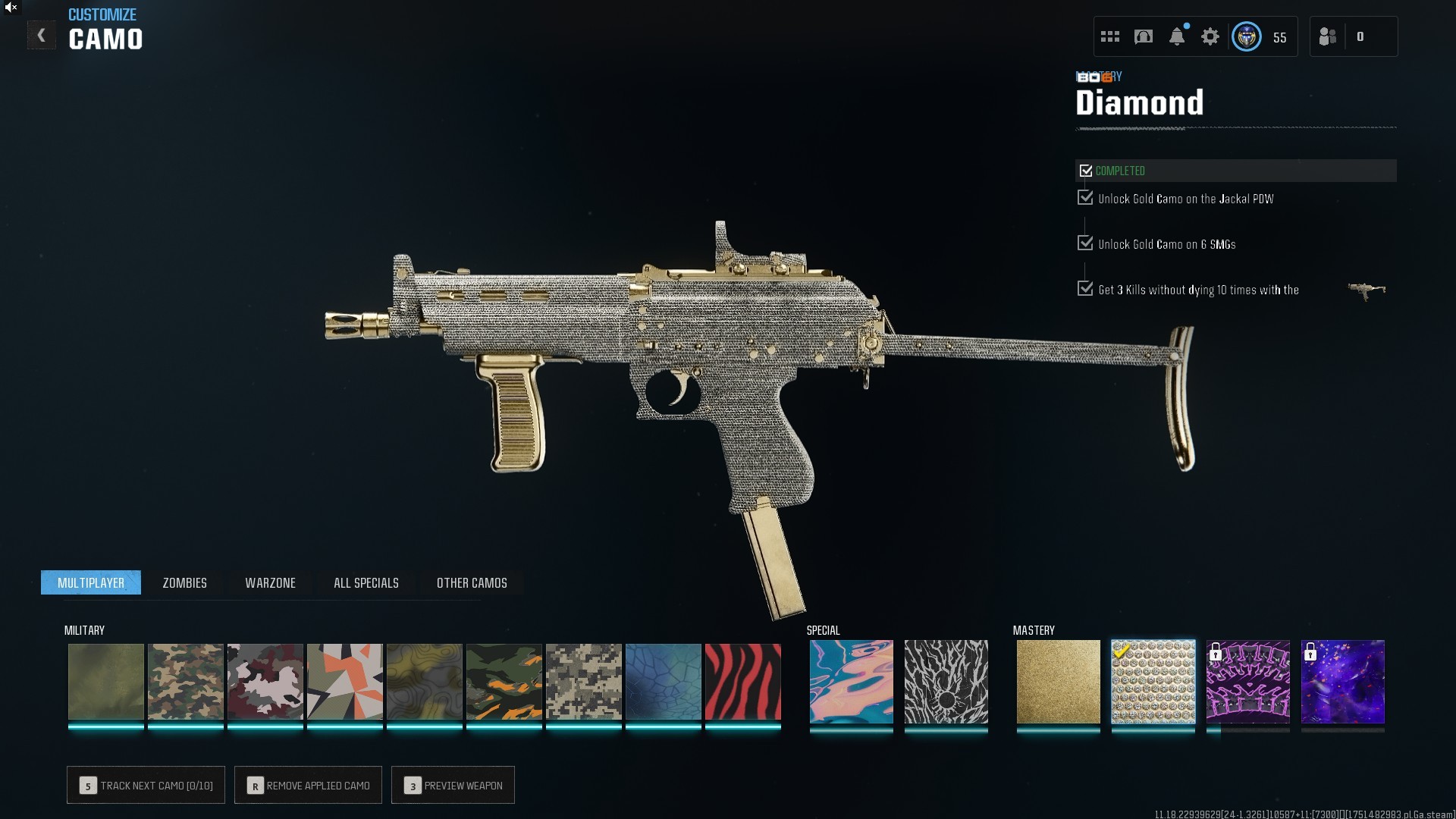Open the notifications bell
The height and width of the screenshot is (819, 1456).
pos(1176,36)
